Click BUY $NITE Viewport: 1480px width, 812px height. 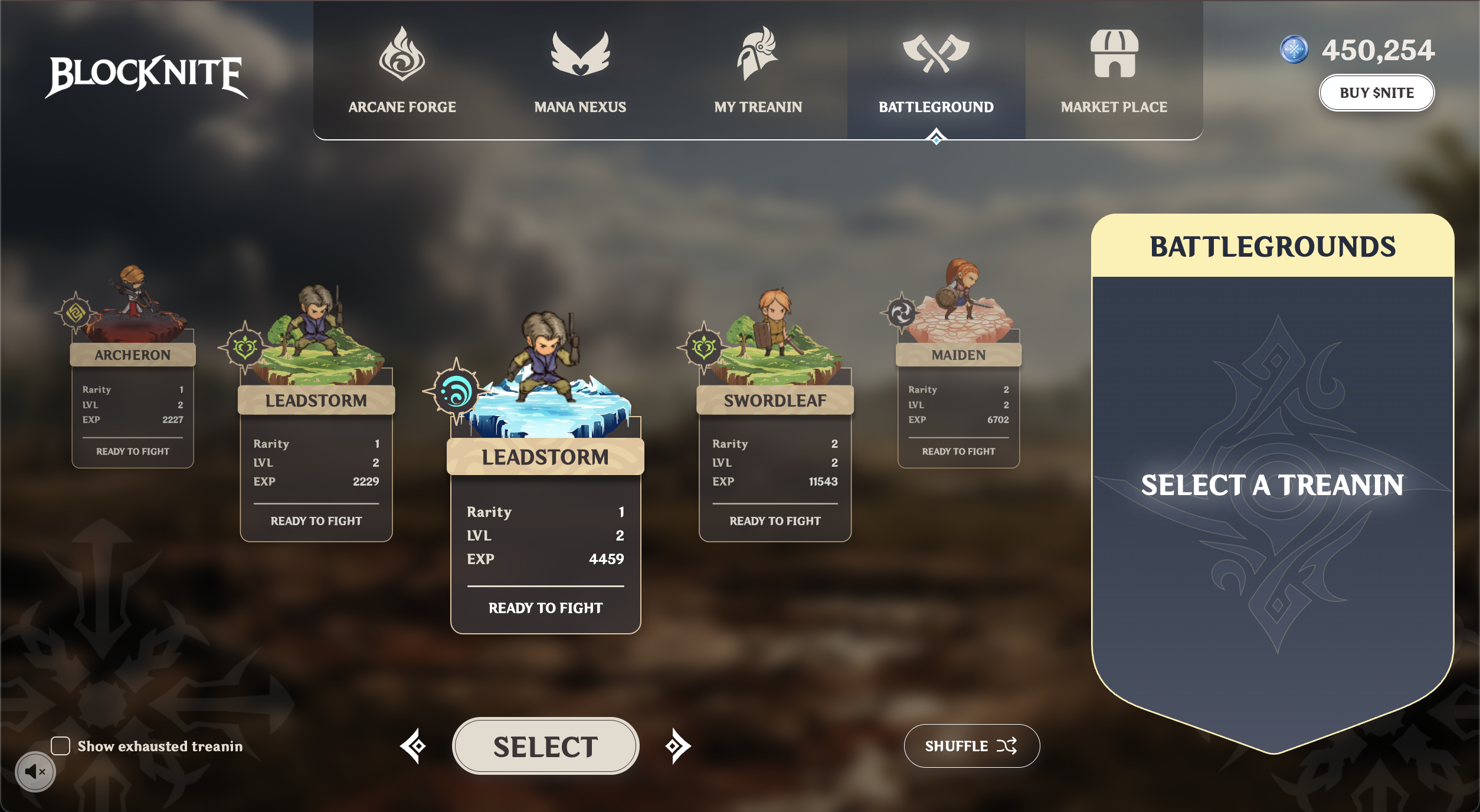tap(1377, 92)
